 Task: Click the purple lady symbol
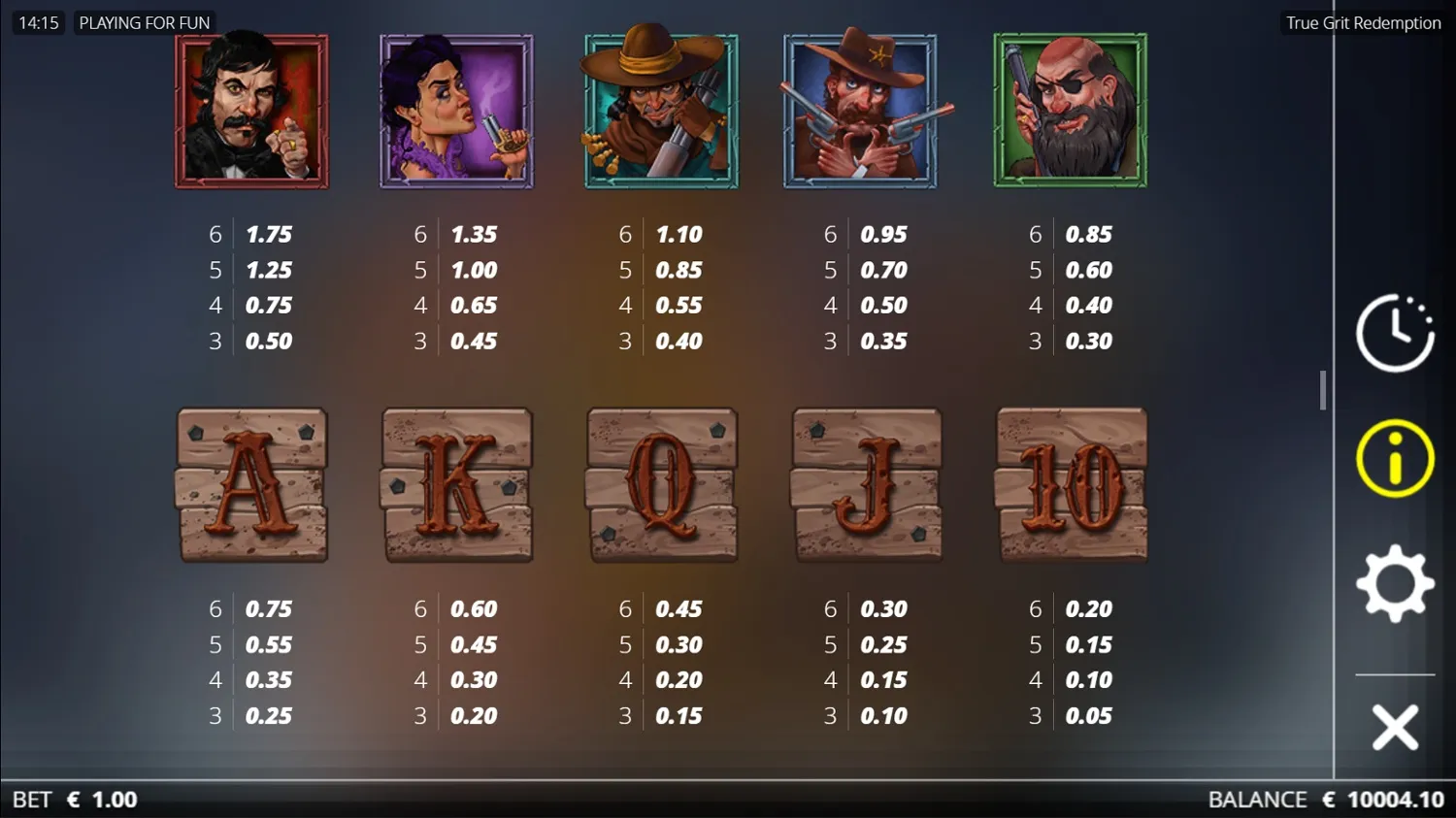(456, 110)
